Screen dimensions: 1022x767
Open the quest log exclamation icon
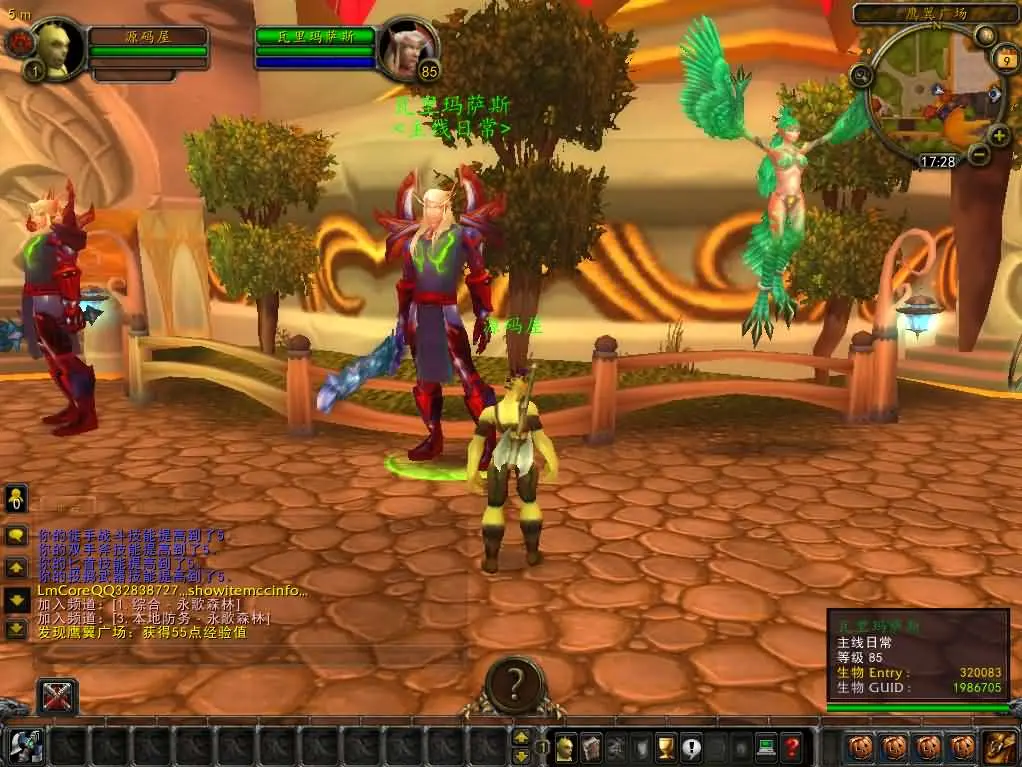(691, 746)
